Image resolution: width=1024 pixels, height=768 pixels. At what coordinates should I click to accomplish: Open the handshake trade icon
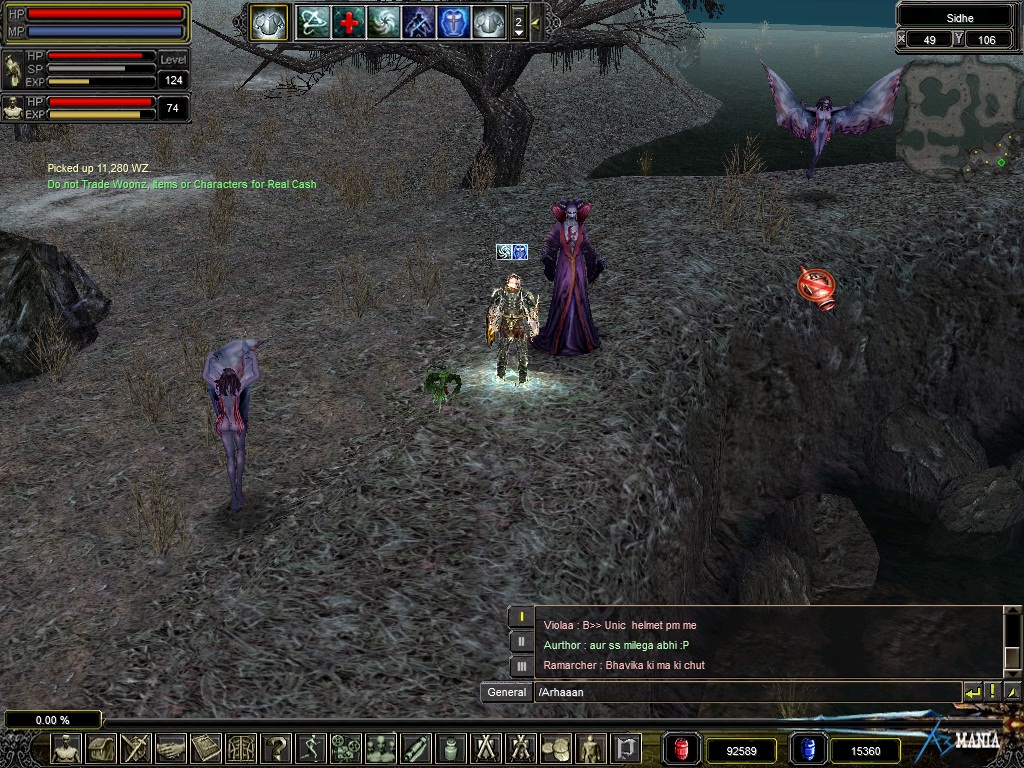pos(171,747)
